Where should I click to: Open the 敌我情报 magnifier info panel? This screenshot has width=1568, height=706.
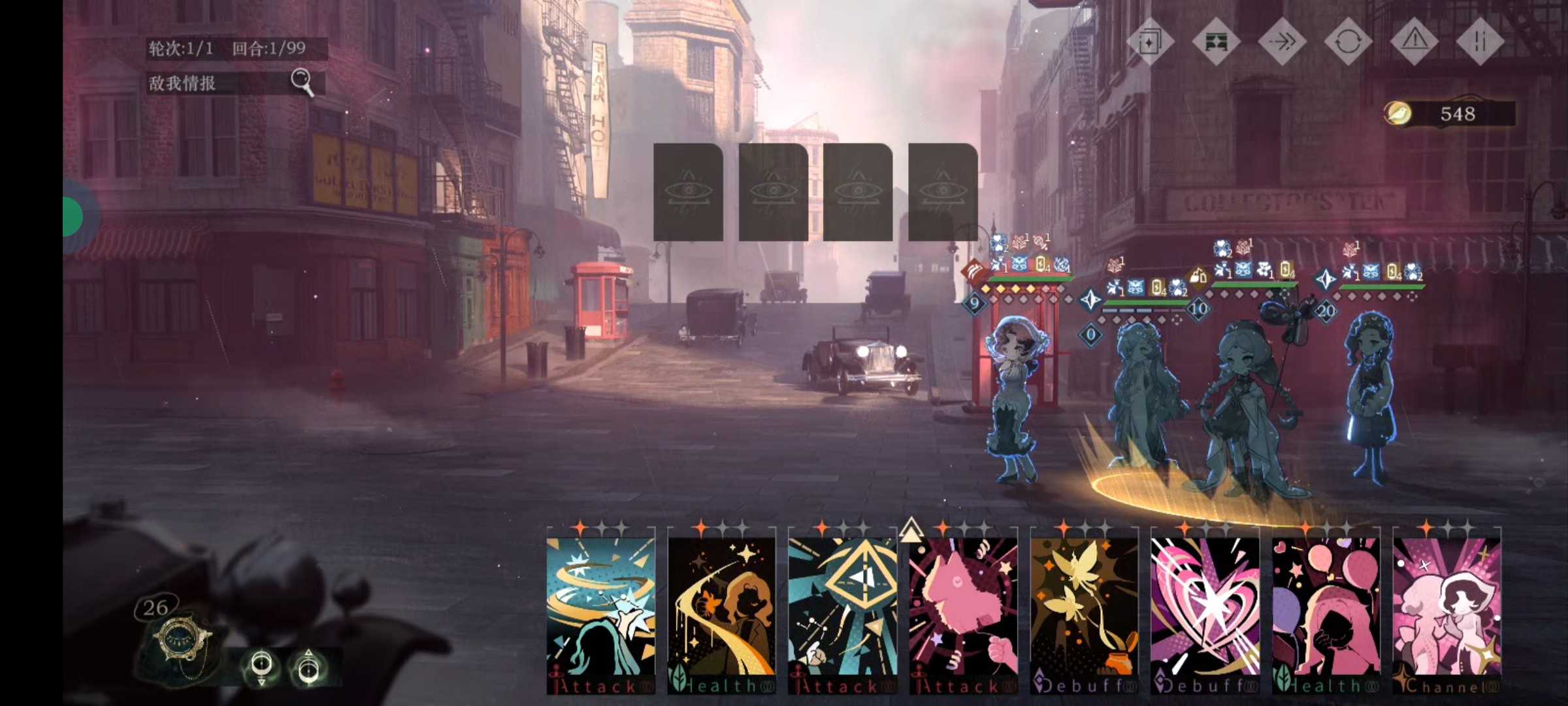tap(302, 82)
